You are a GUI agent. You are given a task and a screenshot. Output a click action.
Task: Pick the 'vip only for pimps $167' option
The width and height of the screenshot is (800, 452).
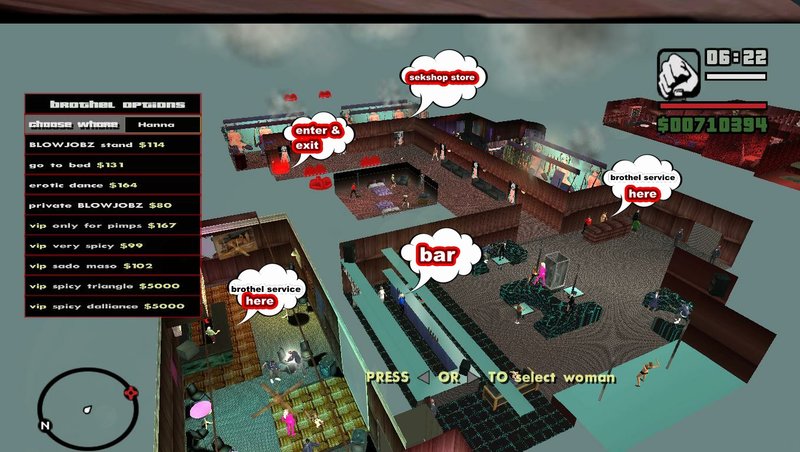click(x=112, y=225)
